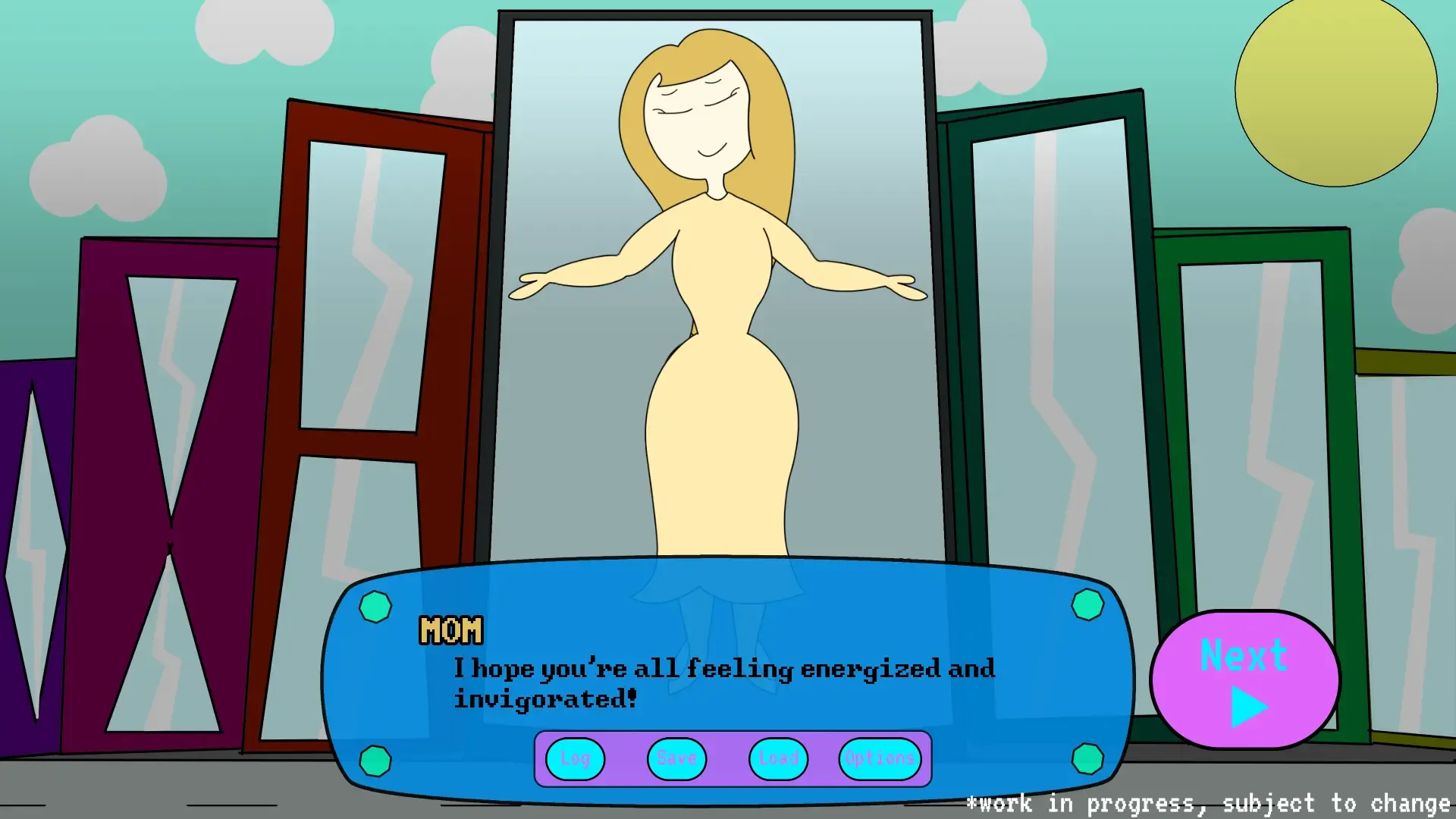Click the MOM name label

tap(450, 629)
